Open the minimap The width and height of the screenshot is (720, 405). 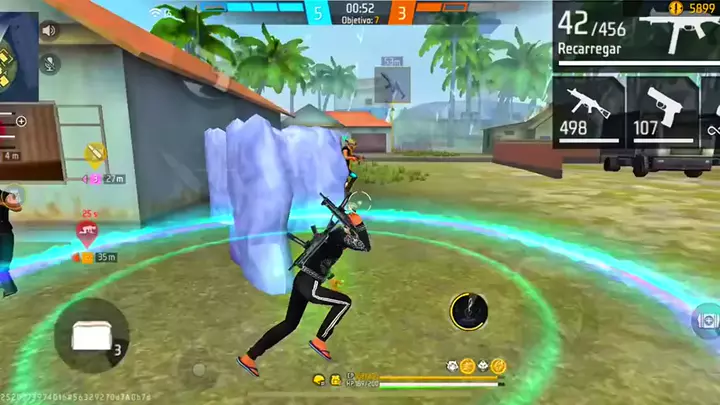(x=18, y=55)
